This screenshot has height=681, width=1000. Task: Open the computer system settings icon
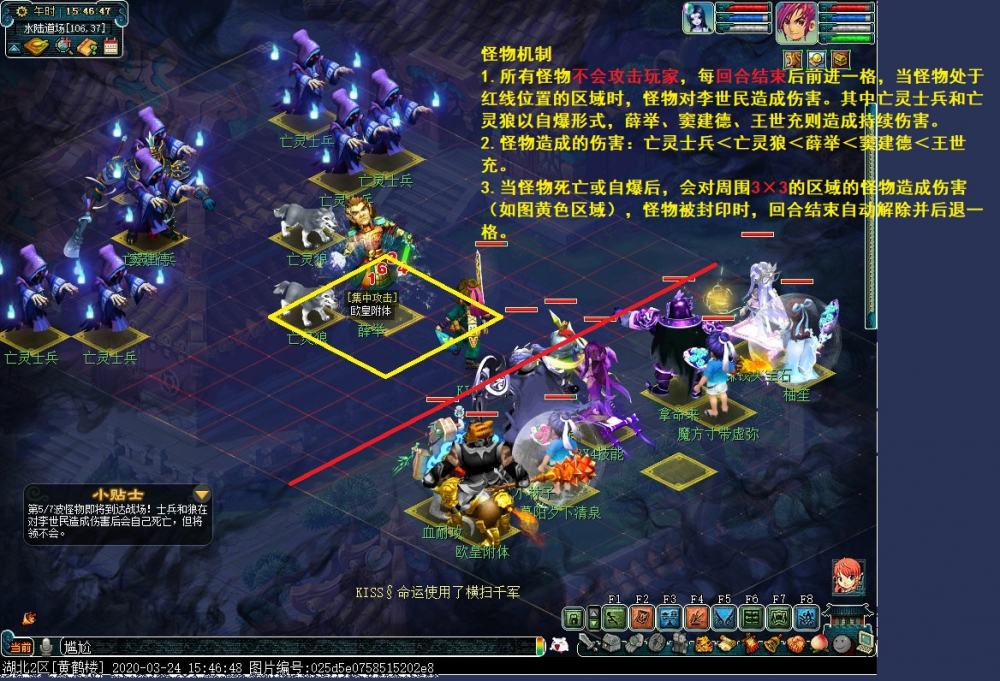click(864, 643)
